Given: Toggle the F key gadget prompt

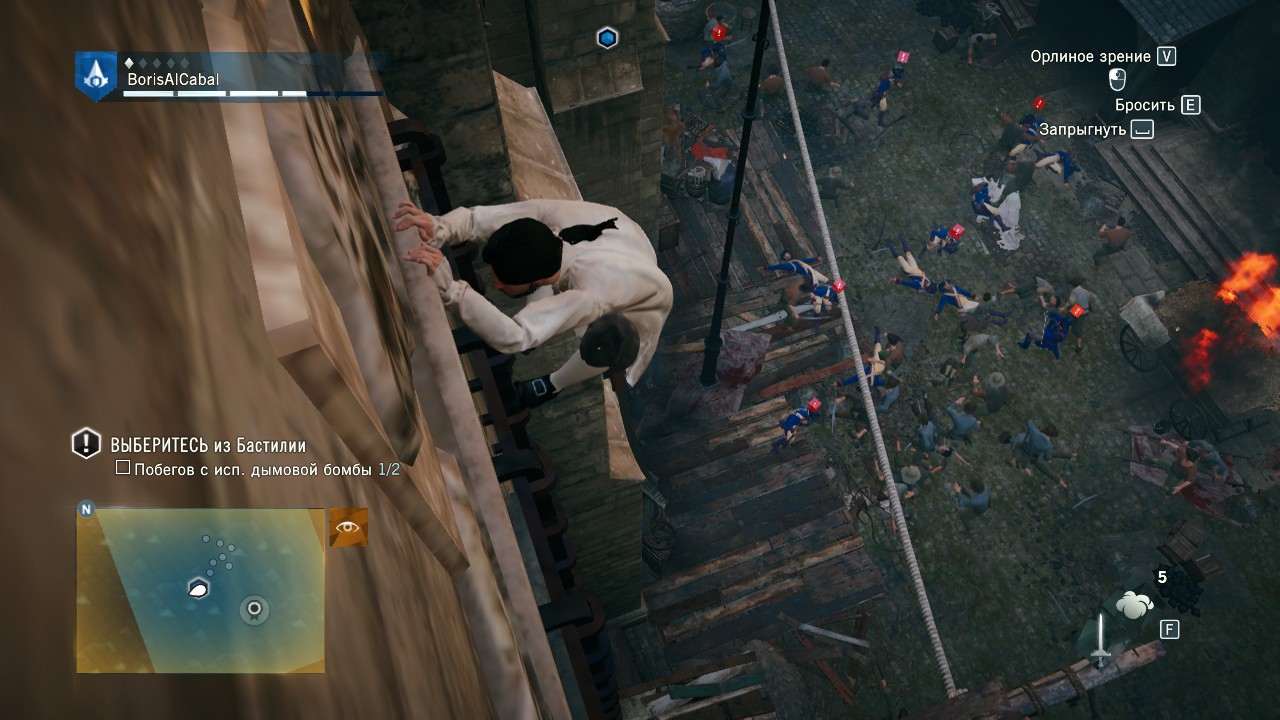Looking at the screenshot, I should (x=1169, y=630).
